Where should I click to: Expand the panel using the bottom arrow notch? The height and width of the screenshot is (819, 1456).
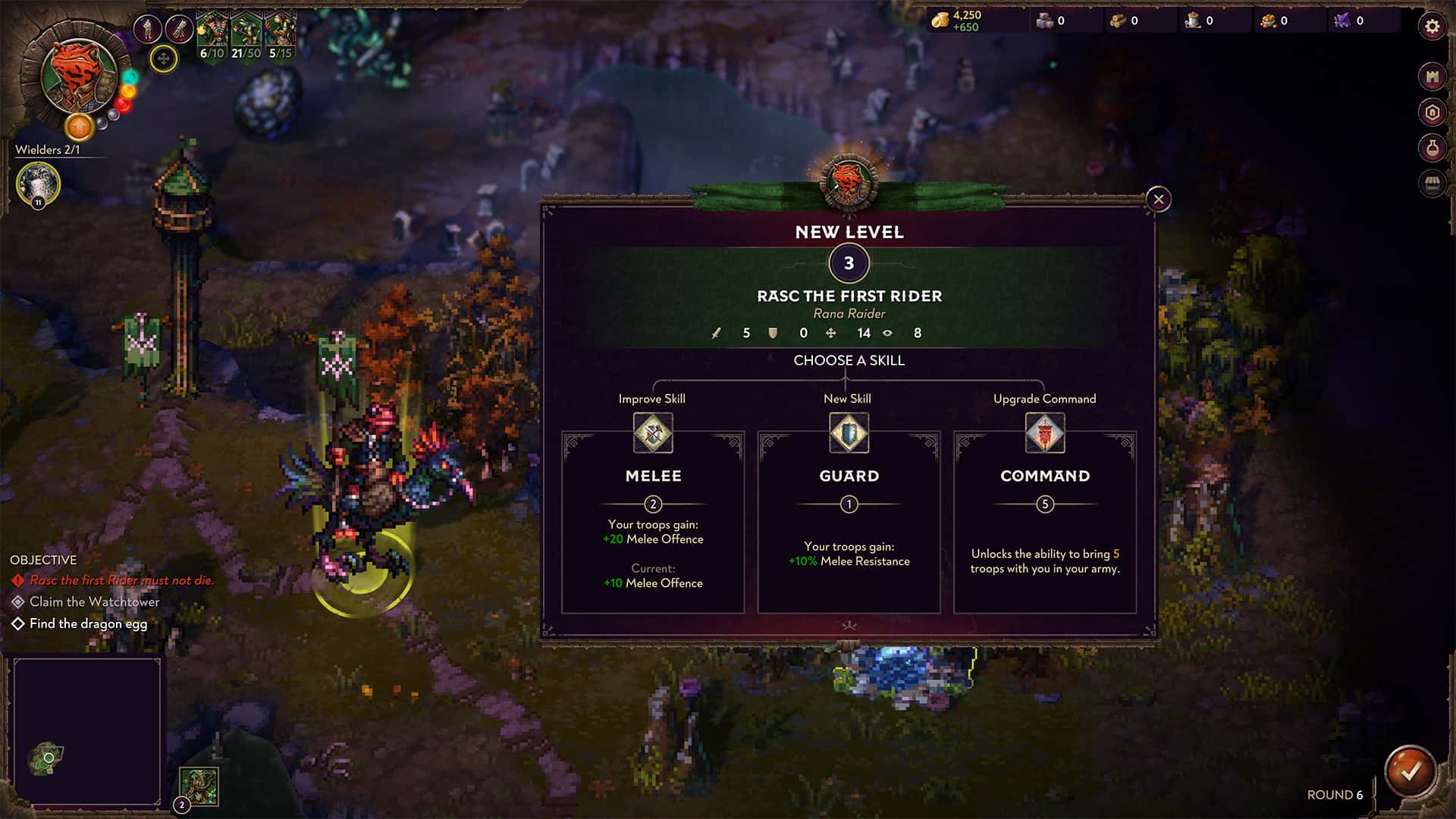(849, 626)
